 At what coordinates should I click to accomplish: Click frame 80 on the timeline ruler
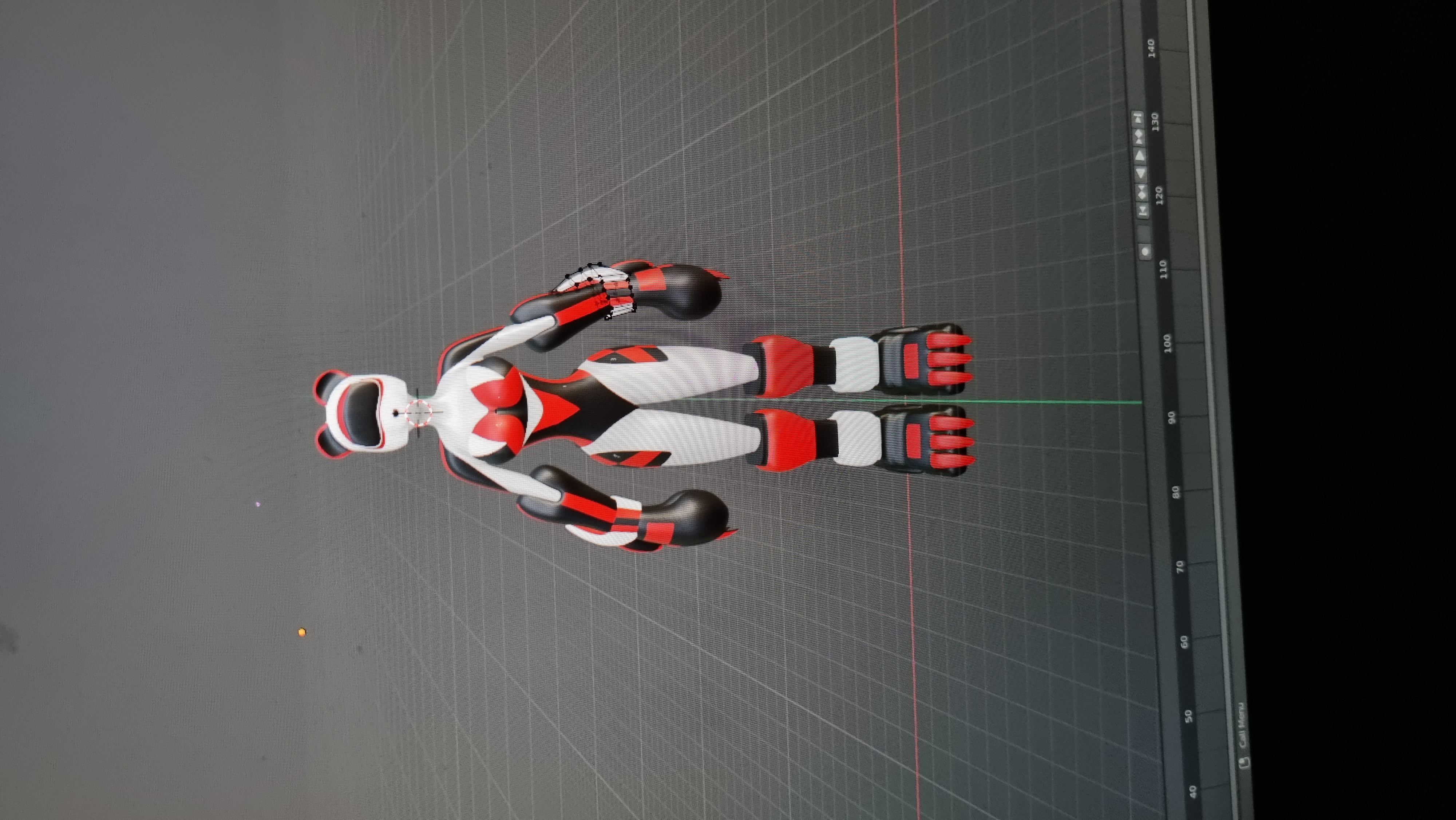pyautogui.click(x=1176, y=492)
